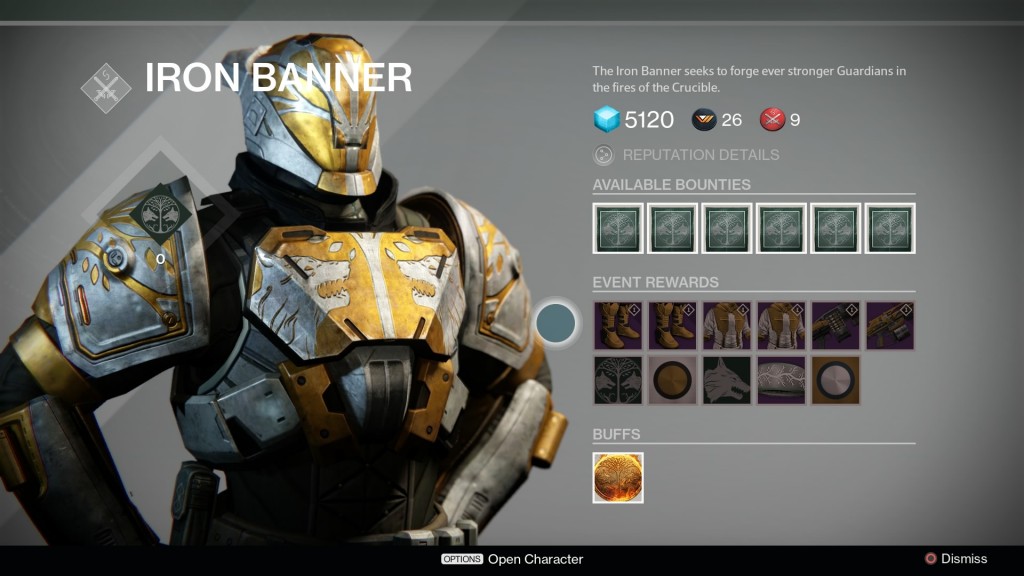Select the tree and twin wolves emblem
The width and height of the screenshot is (1024, 576).
coord(618,380)
